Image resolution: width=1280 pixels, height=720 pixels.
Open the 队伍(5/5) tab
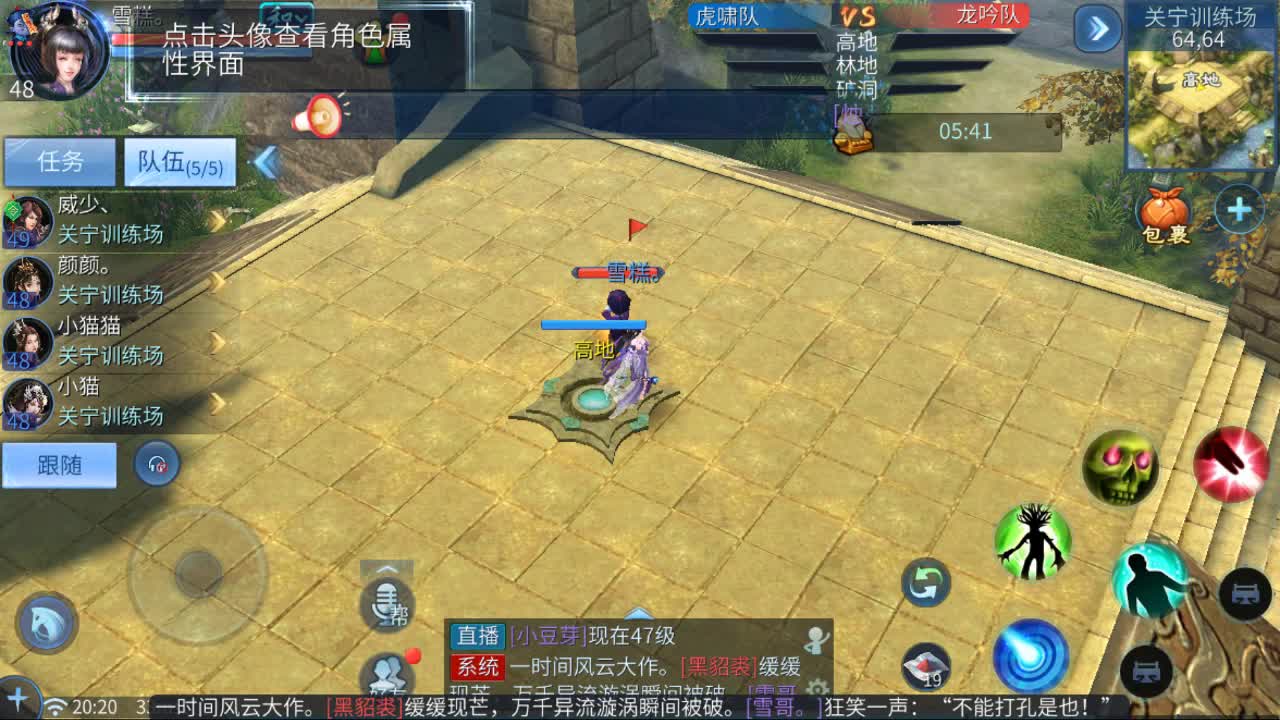tap(178, 163)
